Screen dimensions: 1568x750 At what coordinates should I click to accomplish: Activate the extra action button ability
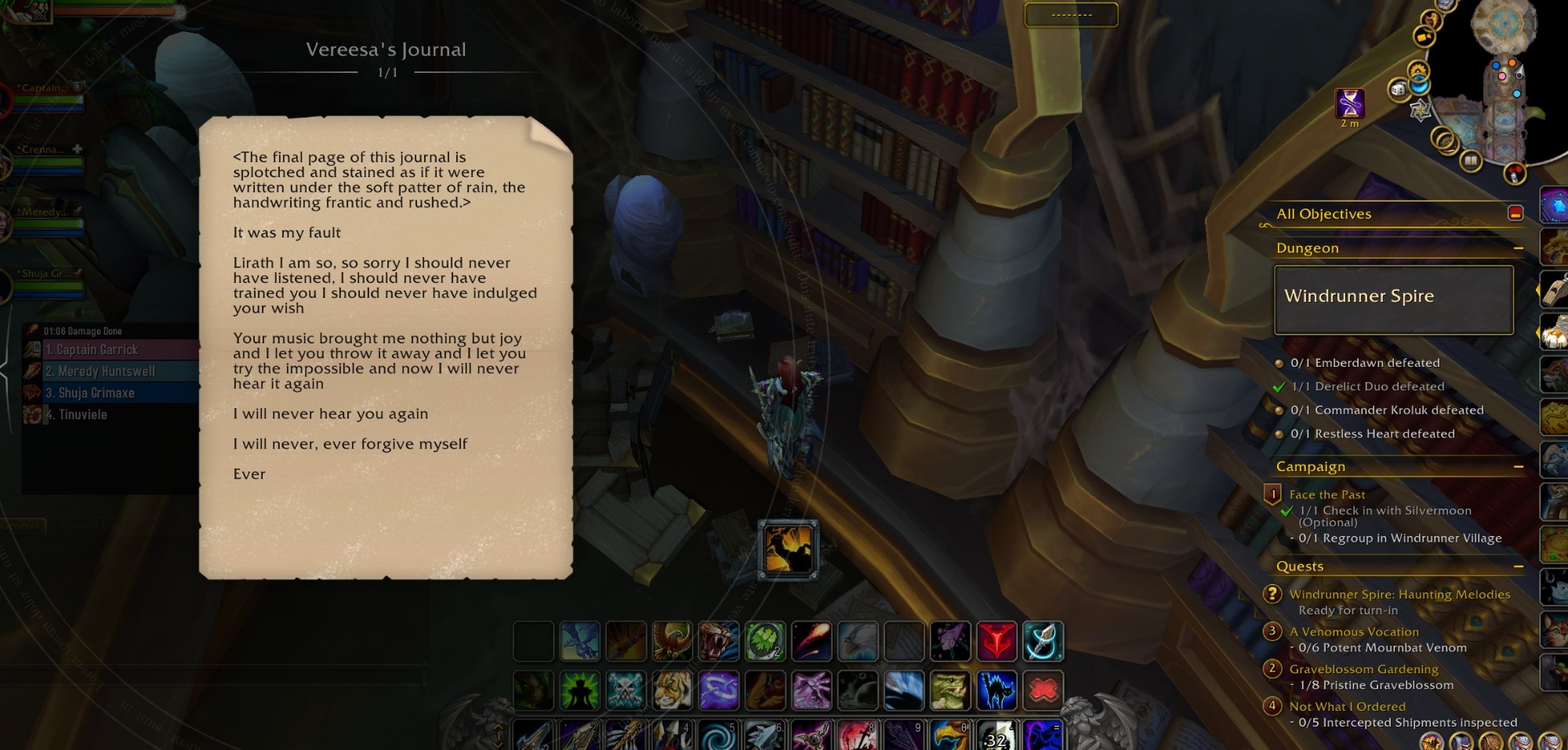click(x=788, y=549)
